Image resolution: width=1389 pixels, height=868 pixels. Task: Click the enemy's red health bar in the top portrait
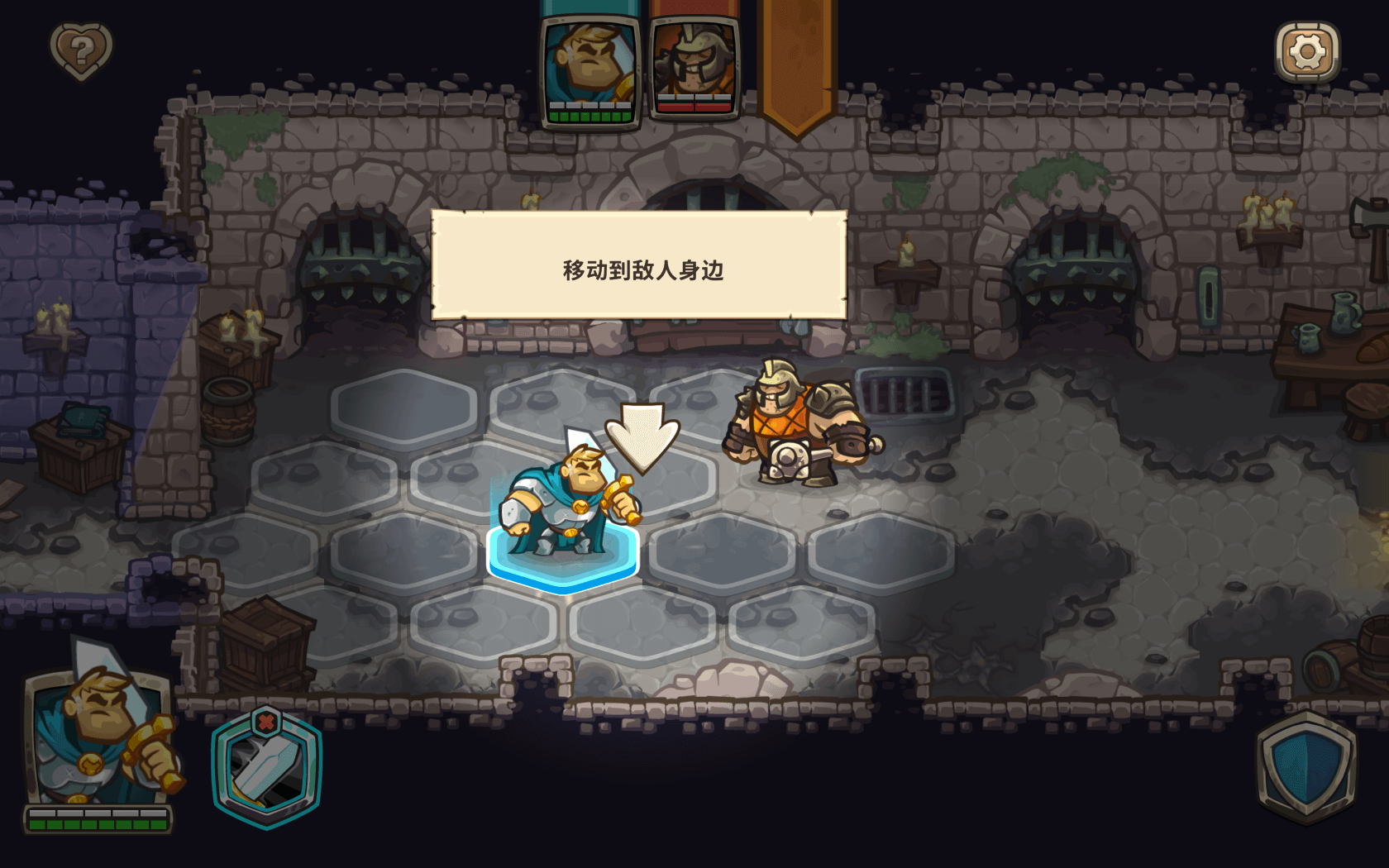click(x=693, y=108)
